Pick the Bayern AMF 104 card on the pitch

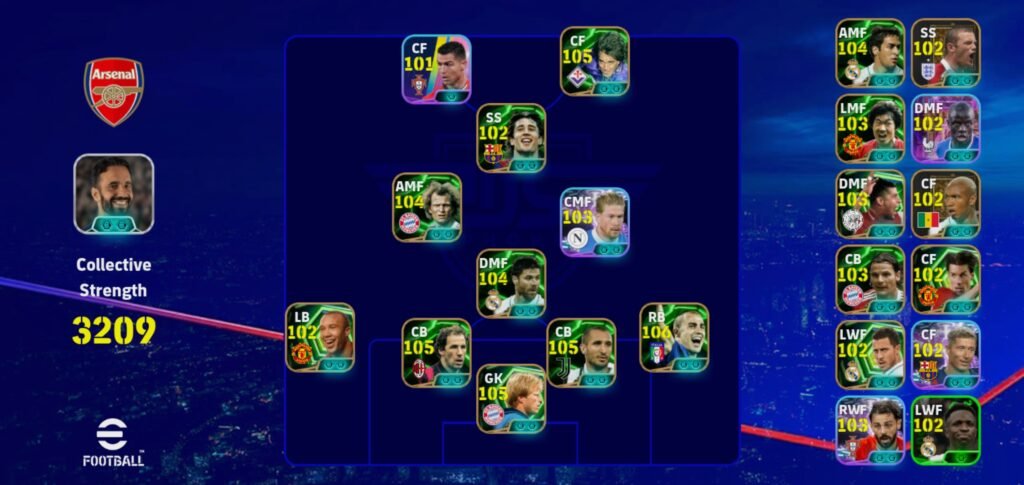(x=427, y=207)
